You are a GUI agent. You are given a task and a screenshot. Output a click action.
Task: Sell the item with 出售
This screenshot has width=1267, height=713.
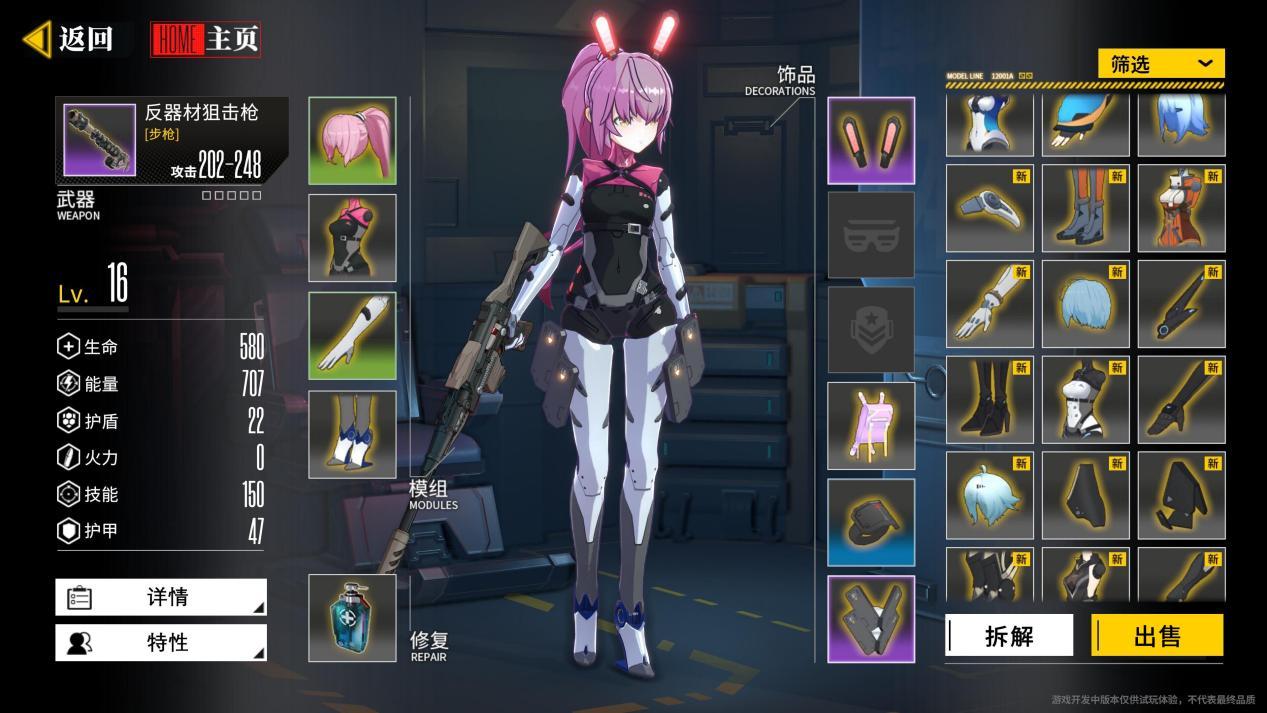(x=1157, y=636)
